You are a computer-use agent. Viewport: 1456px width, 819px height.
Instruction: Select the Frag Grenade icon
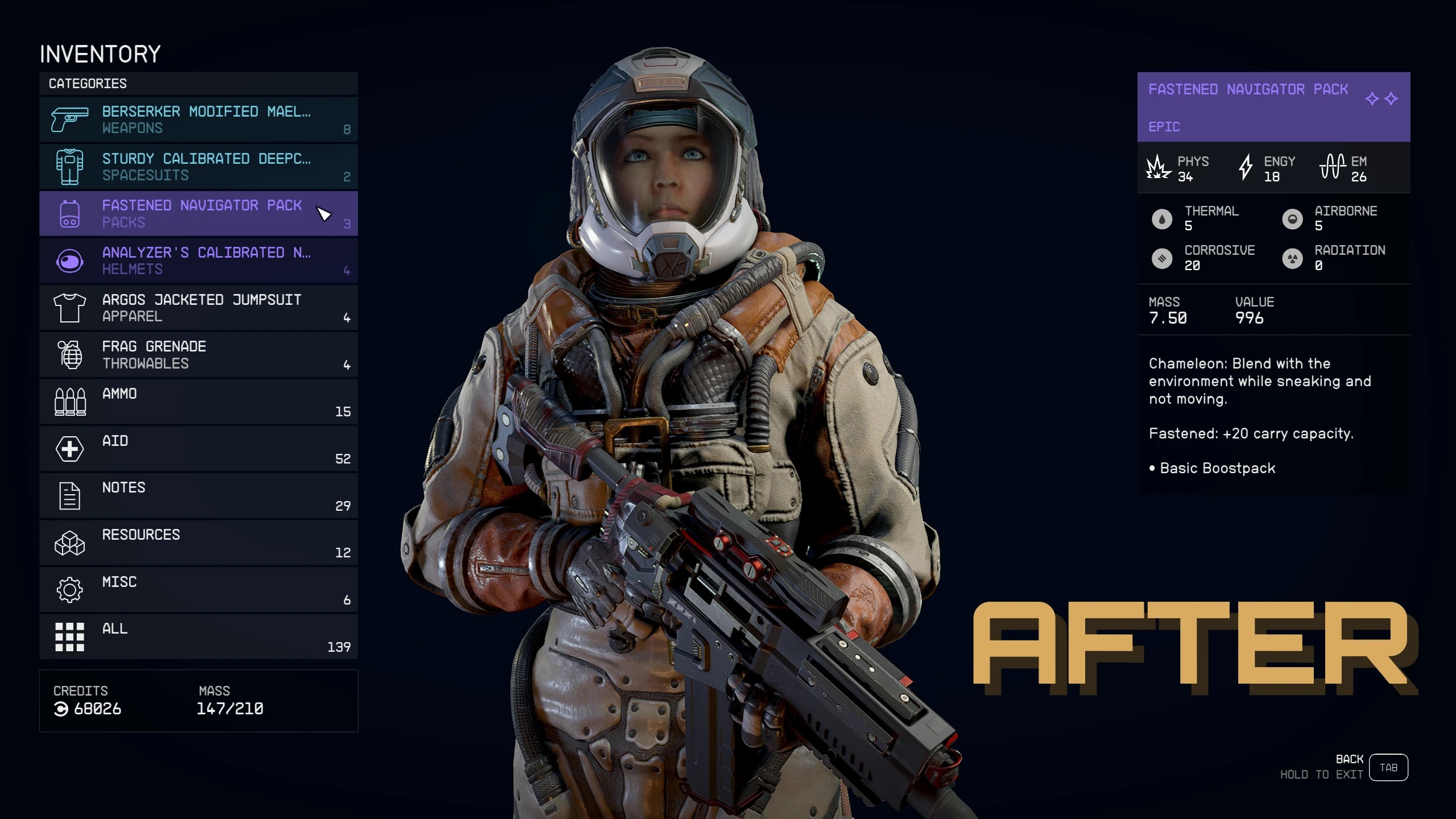pyautogui.click(x=68, y=354)
